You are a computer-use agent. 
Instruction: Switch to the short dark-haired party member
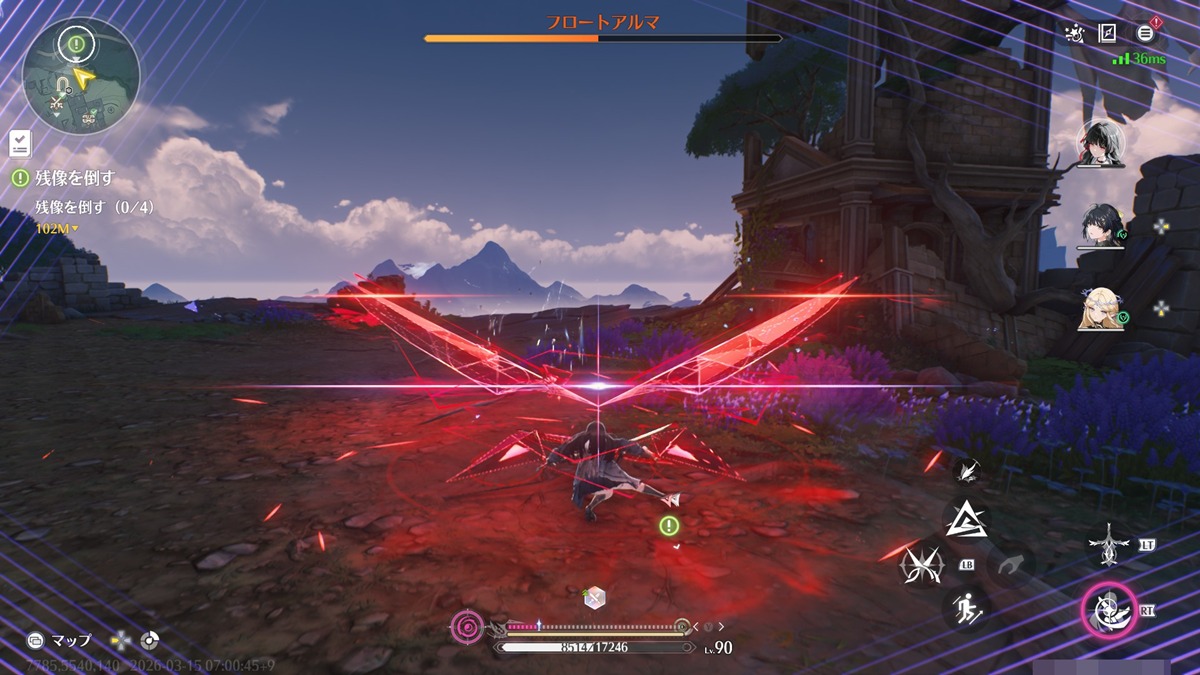(1101, 229)
